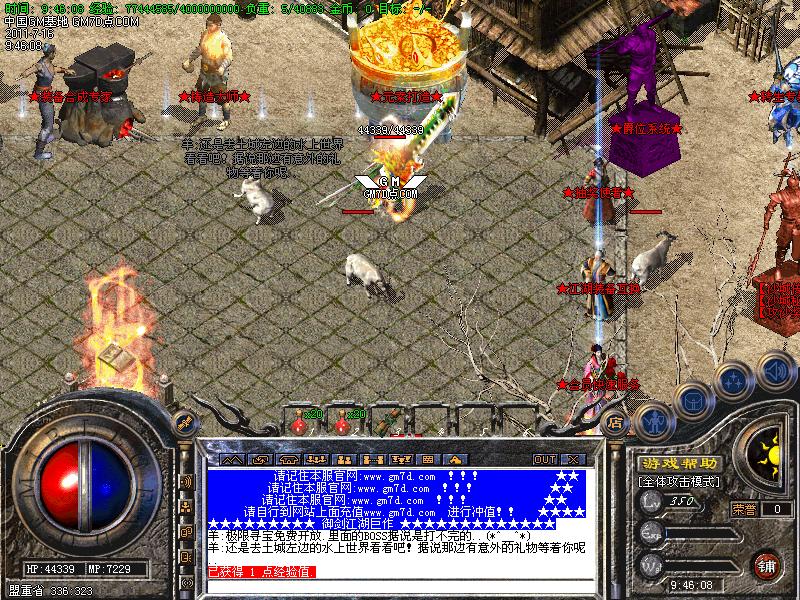Open the bag inventory round button
The width and height of the screenshot is (800, 600).
pos(693,401)
